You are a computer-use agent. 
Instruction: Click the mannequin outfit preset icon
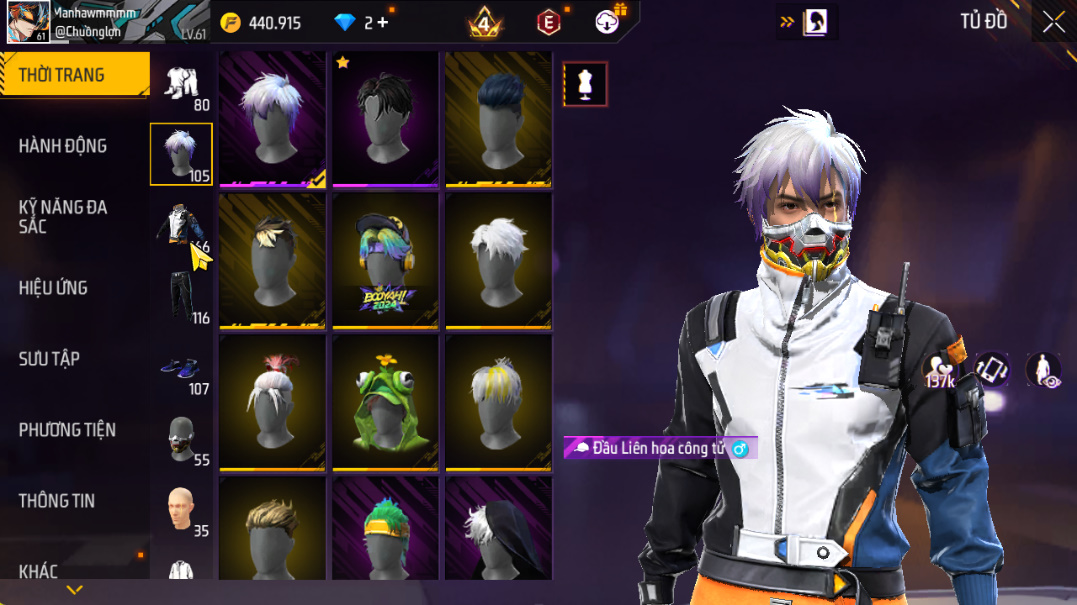(585, 85)
